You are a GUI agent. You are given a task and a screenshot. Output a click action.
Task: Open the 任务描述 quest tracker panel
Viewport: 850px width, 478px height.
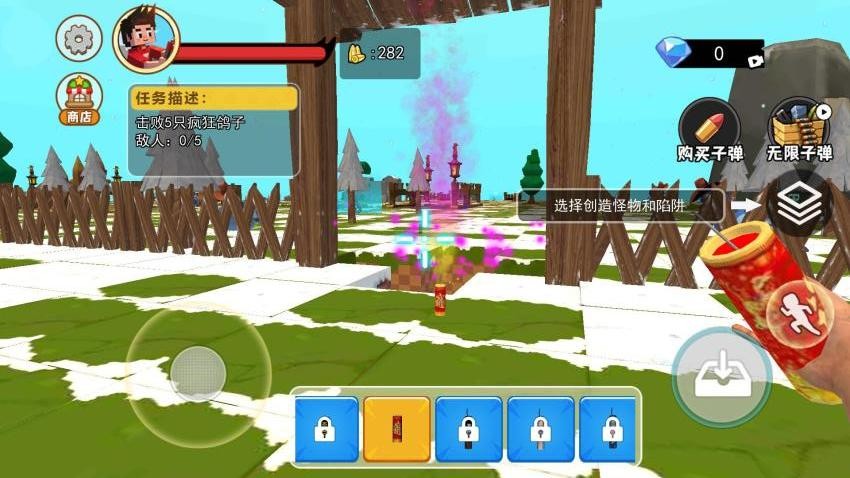214,128
